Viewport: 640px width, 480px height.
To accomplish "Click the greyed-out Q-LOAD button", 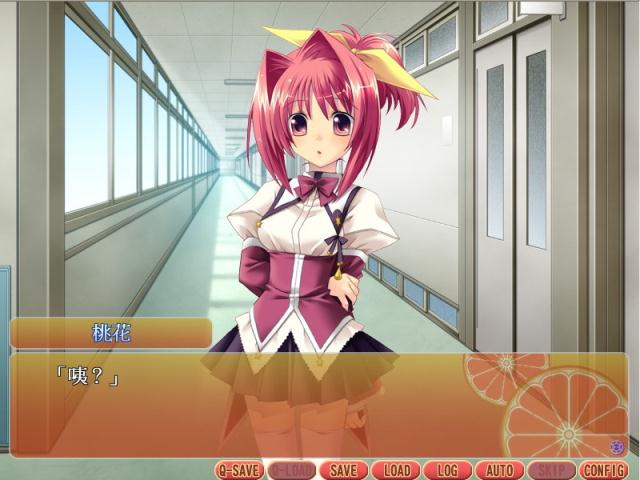I will point(291,470).
